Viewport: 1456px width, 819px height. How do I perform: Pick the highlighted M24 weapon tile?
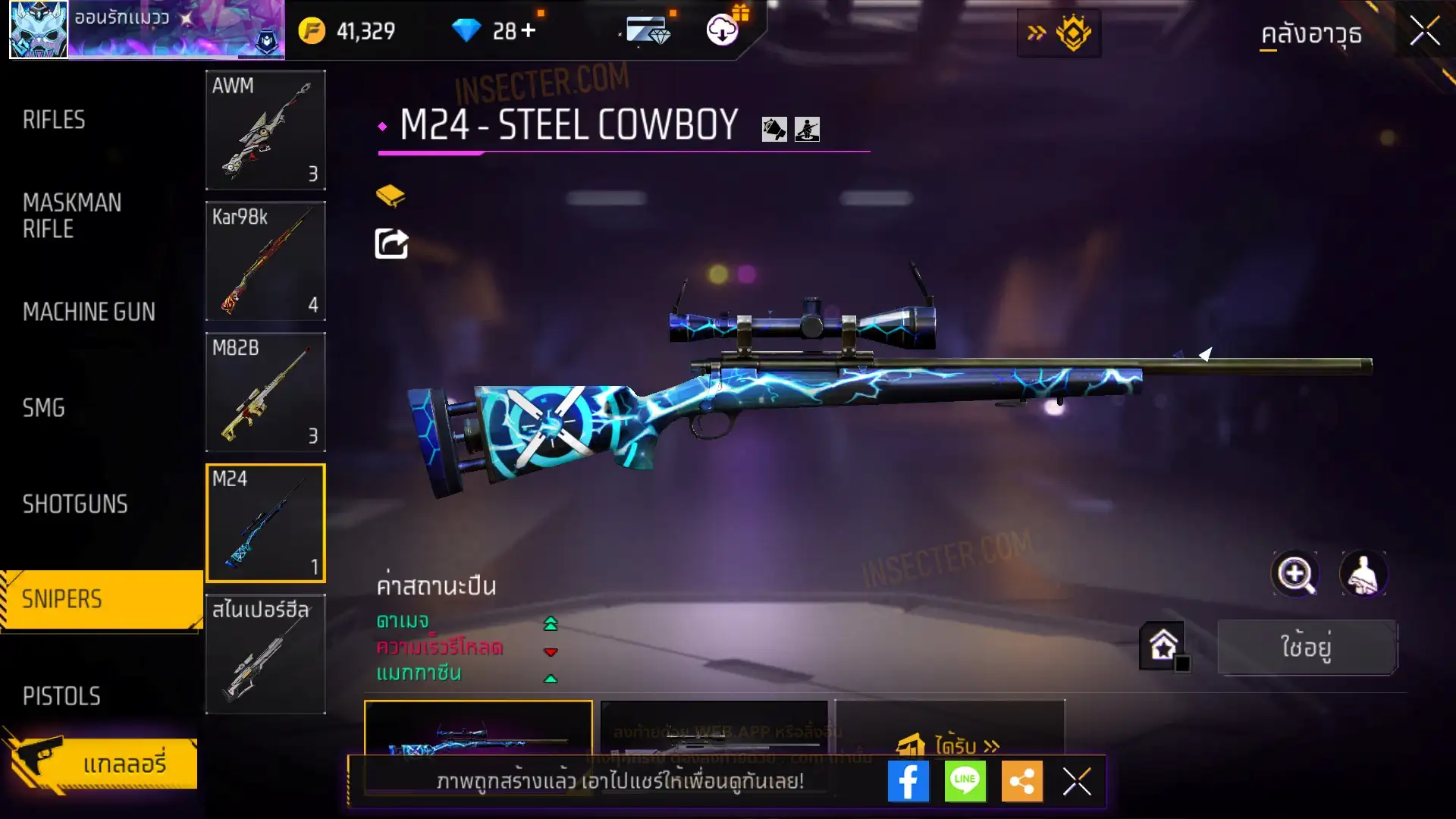[265, 523]
